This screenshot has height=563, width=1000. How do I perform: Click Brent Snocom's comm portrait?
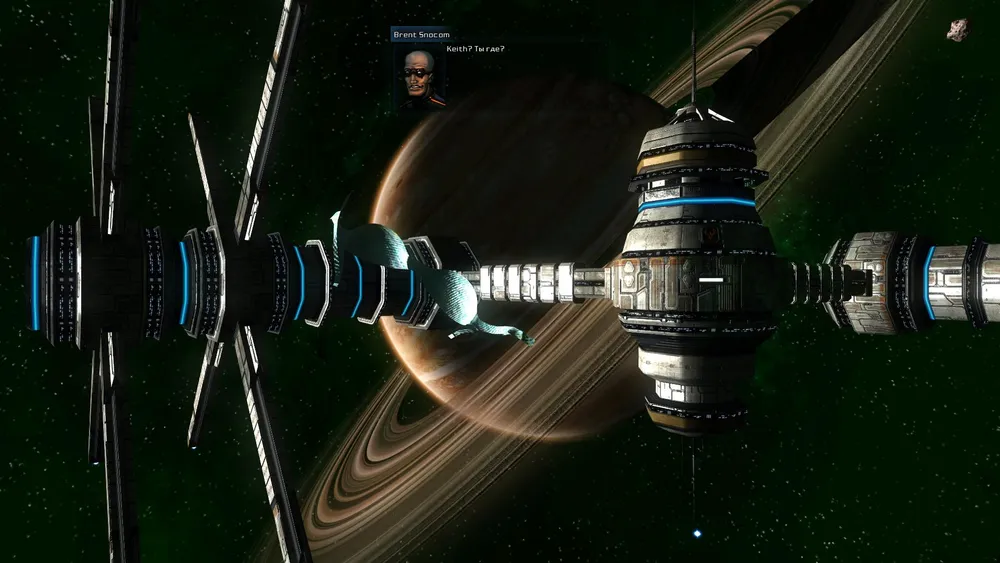coord(418,73)
